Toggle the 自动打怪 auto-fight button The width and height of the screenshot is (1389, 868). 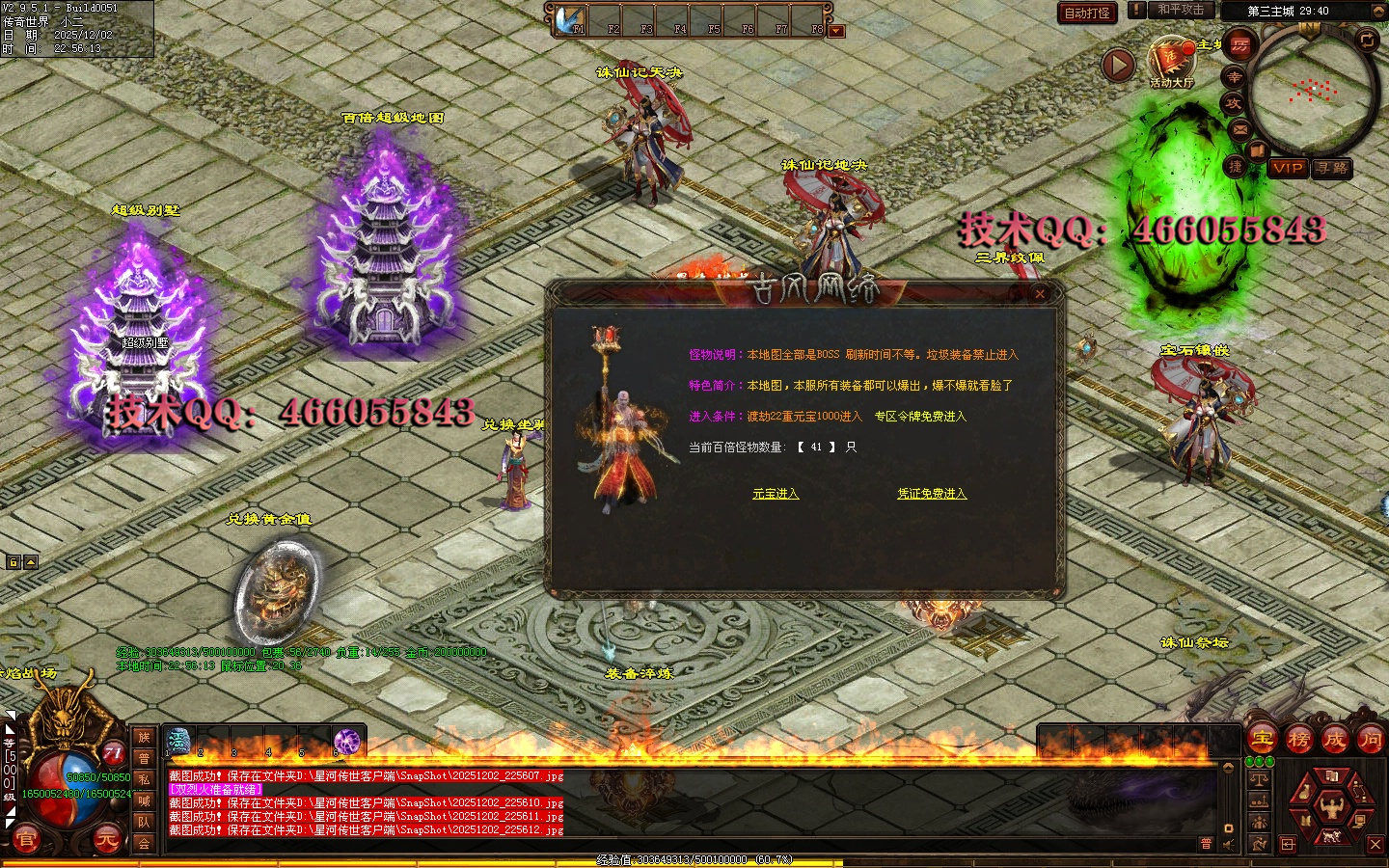click(x=1087, y=13)
